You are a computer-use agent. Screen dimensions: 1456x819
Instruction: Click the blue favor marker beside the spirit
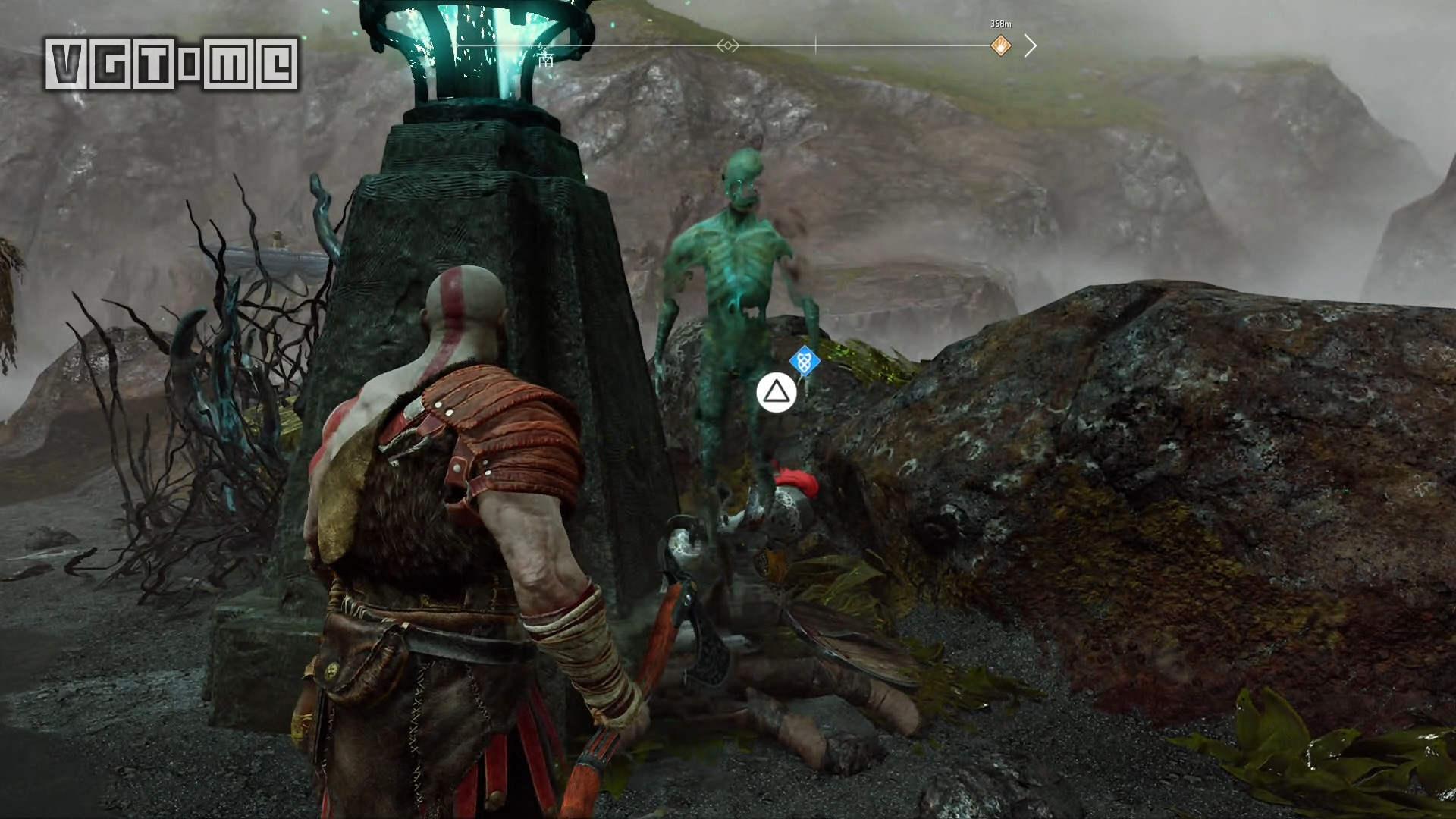click(804, 362)
